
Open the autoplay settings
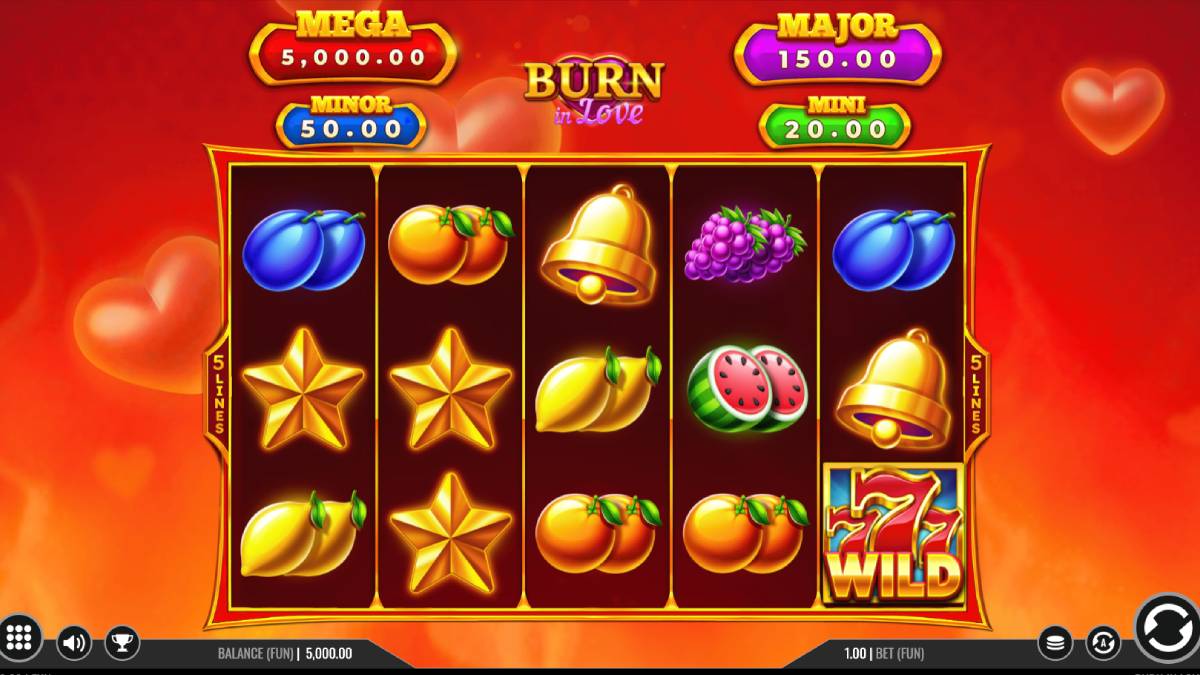(x=1103, y=642)
